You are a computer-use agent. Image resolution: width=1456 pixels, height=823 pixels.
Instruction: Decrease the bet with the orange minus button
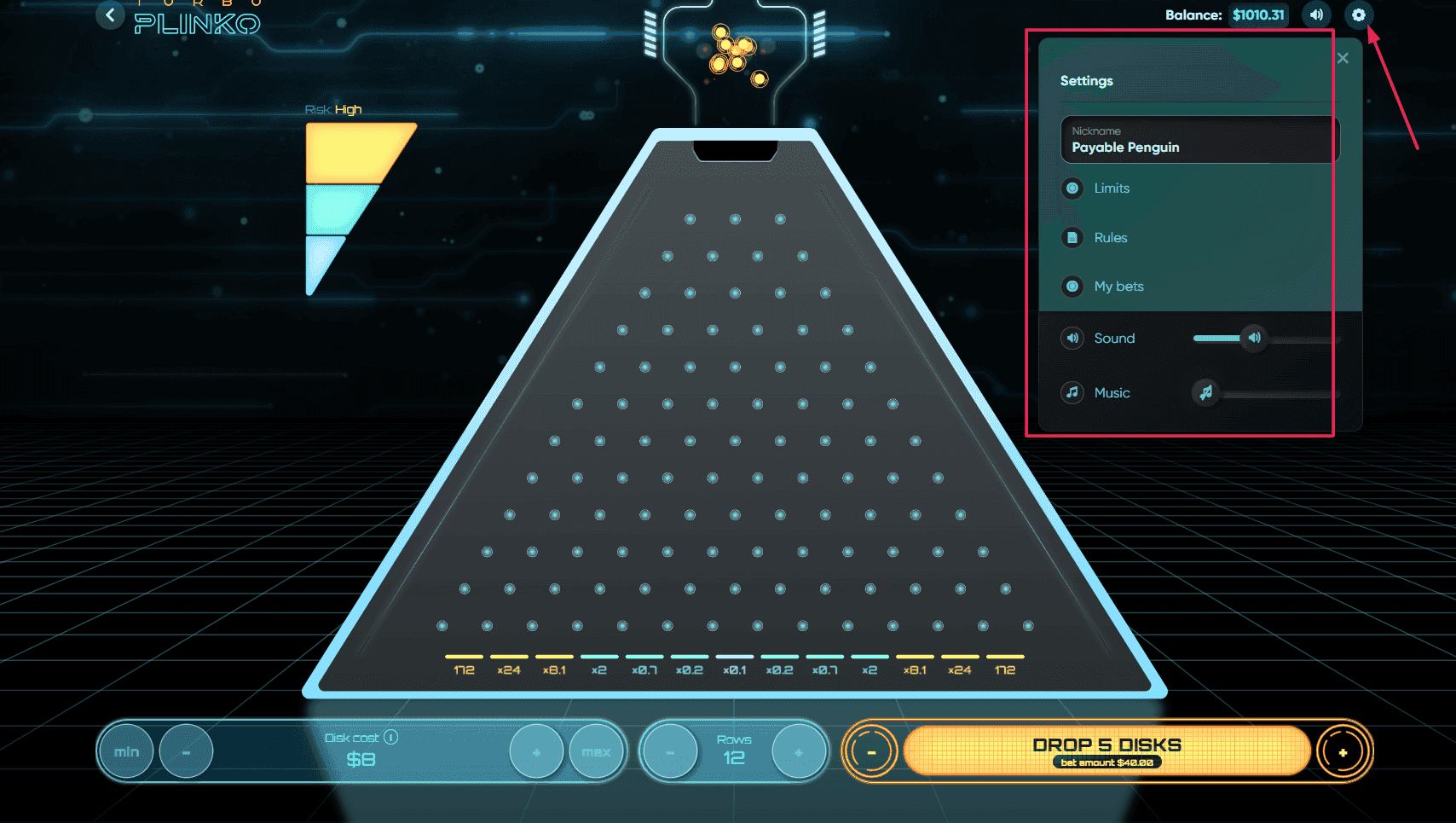coord(870,751)
